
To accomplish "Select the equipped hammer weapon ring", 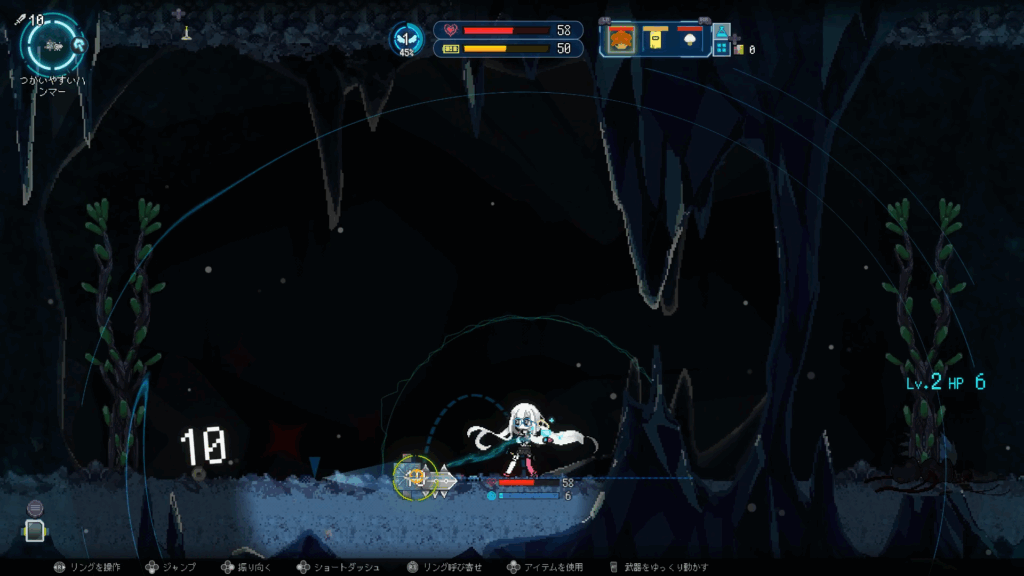I will (52, 44).
